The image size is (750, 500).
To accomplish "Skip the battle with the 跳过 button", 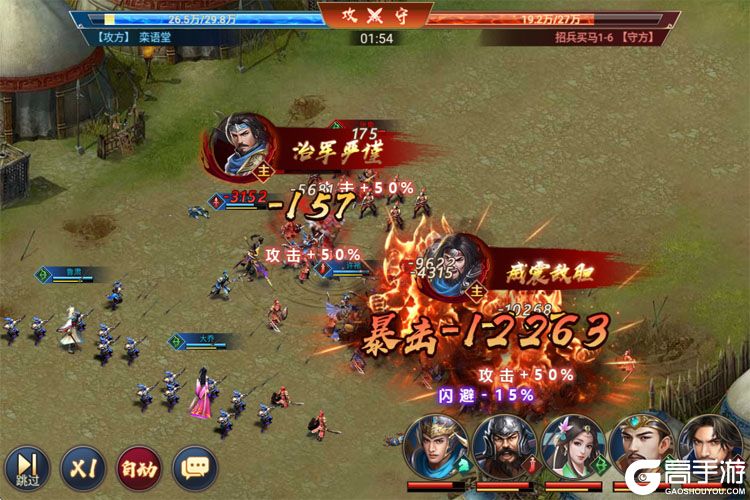I will coord(28,467).
